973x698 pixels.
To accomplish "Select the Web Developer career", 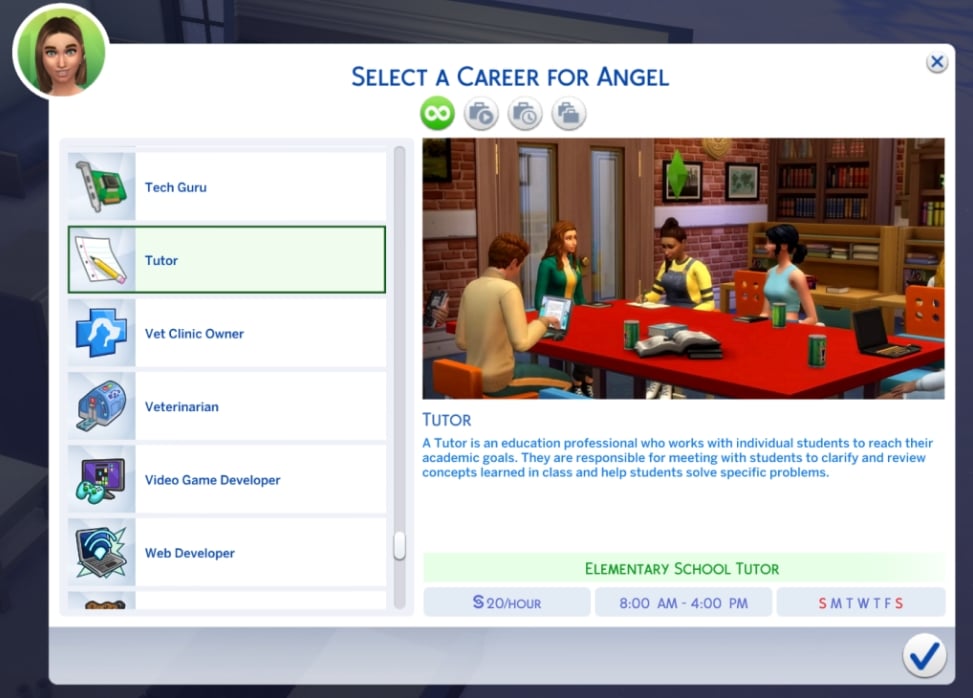I will coord(227,552).
